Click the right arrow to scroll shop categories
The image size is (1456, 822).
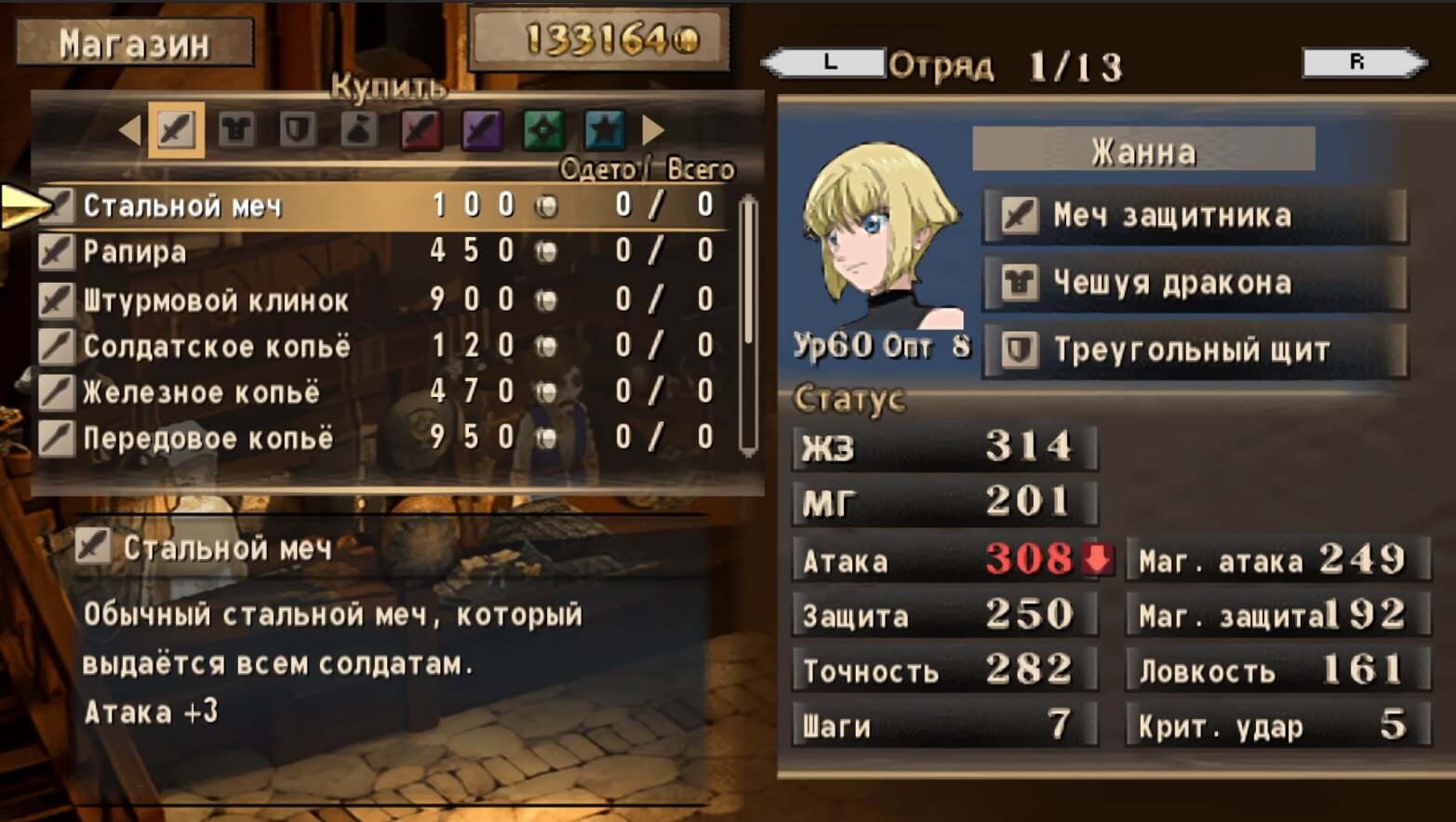649,129
